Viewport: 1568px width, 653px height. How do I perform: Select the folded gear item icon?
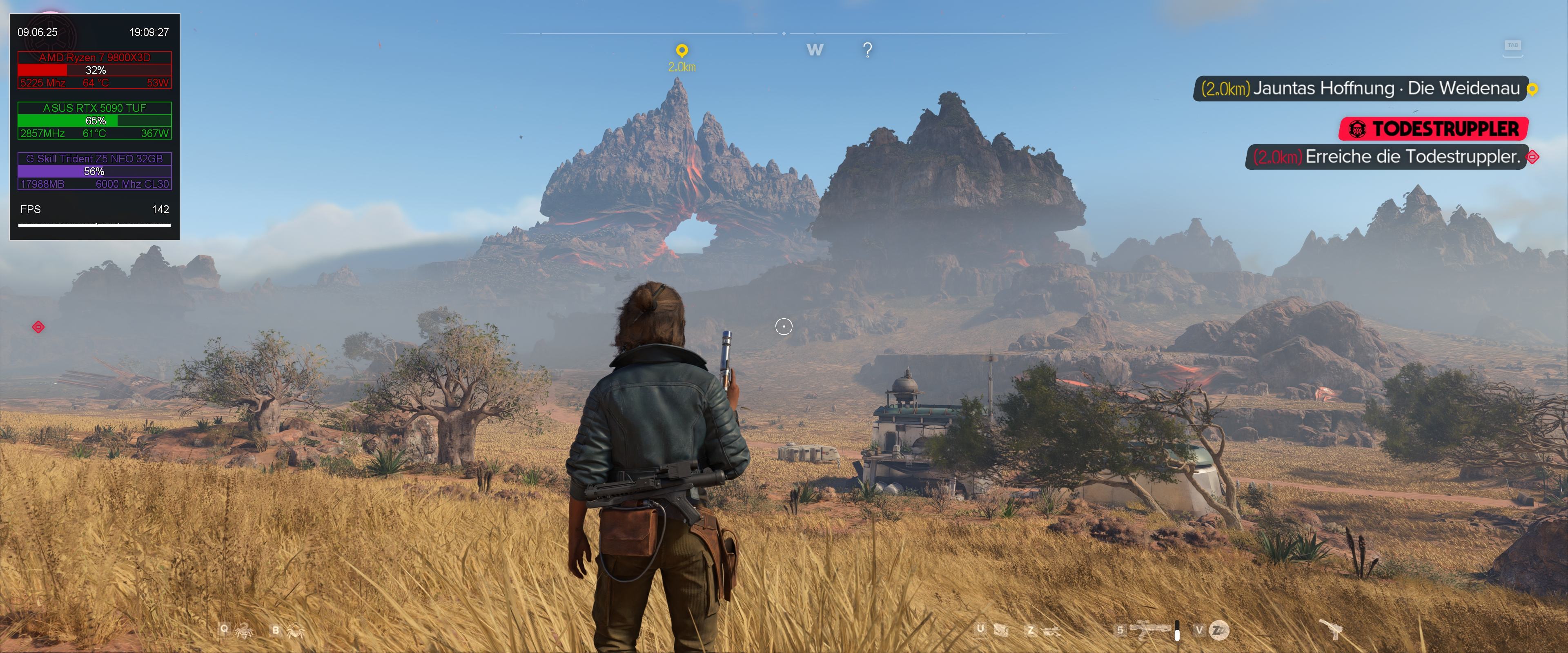click(1001, 630)
